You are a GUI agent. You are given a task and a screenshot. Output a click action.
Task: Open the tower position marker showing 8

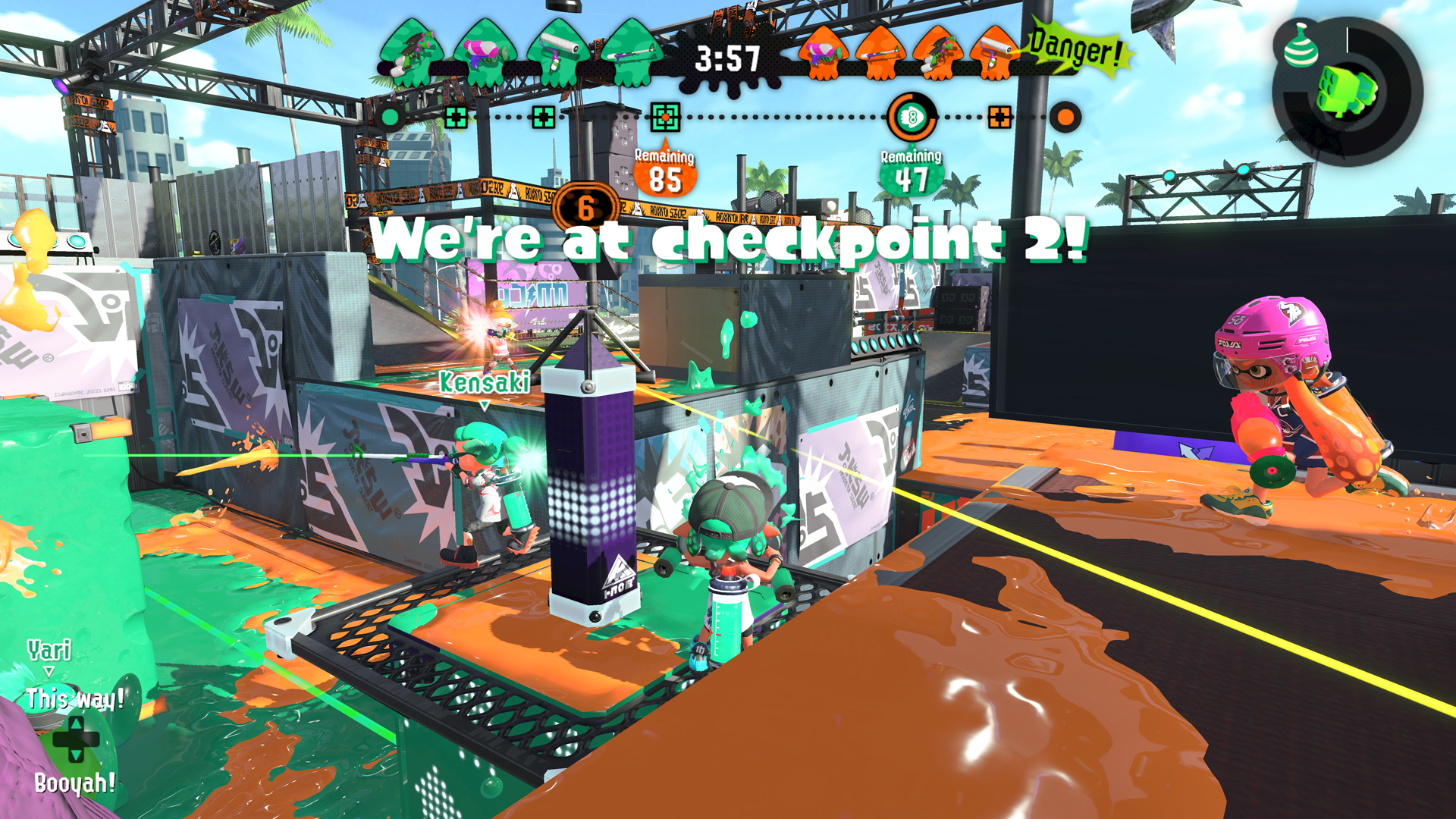click(x=912, y=118)
